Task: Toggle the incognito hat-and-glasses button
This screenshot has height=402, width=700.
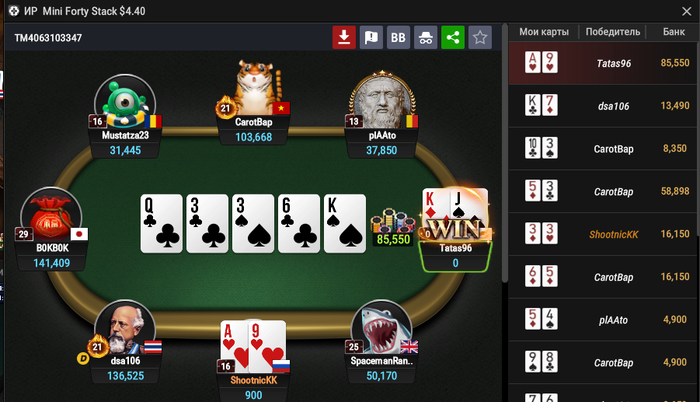Action: point(425,38)
